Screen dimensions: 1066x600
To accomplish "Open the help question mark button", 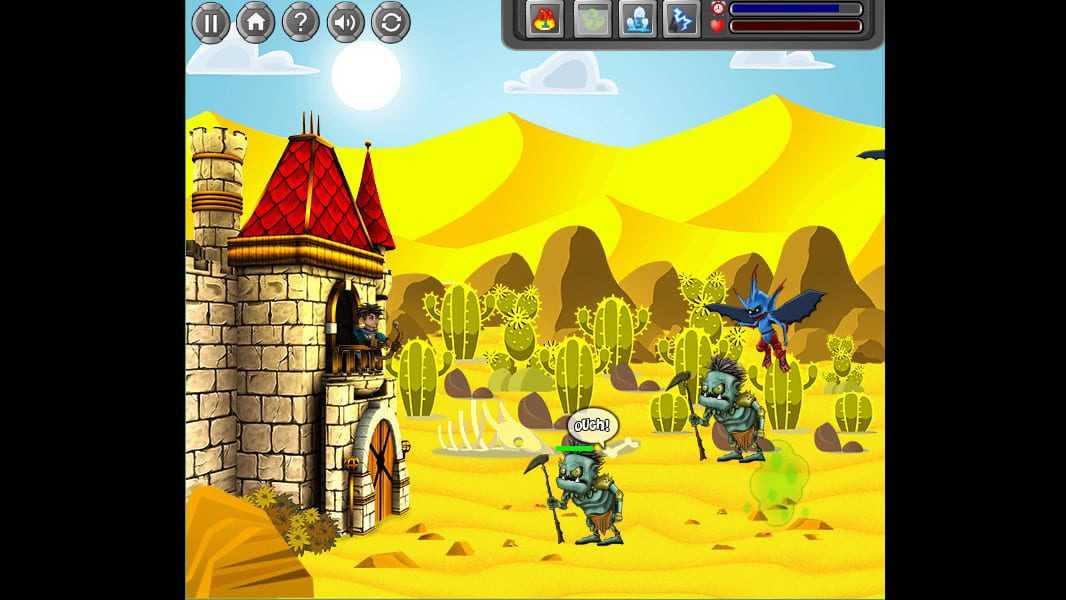I will click(301, 22).
